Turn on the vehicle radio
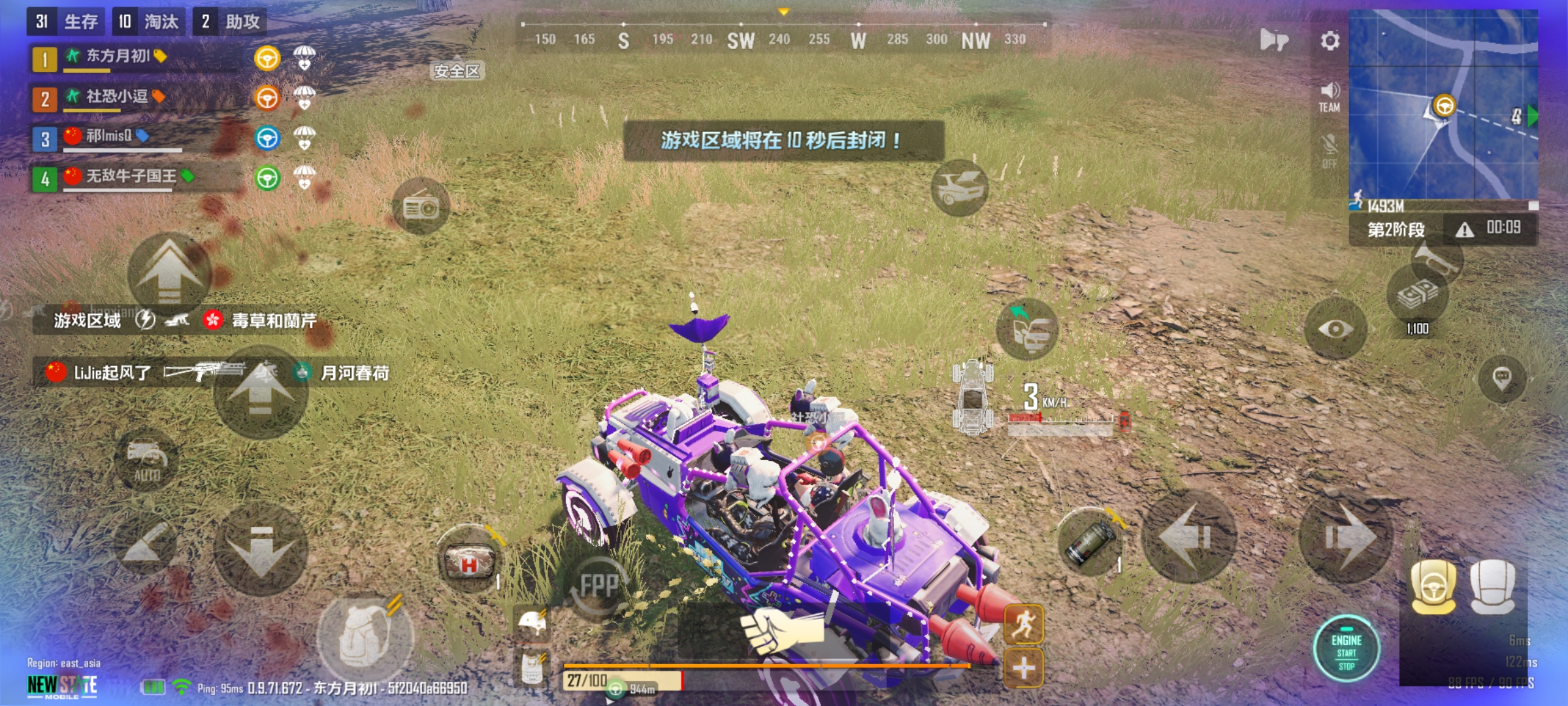The image size is (1568, 706). (421, 207)
